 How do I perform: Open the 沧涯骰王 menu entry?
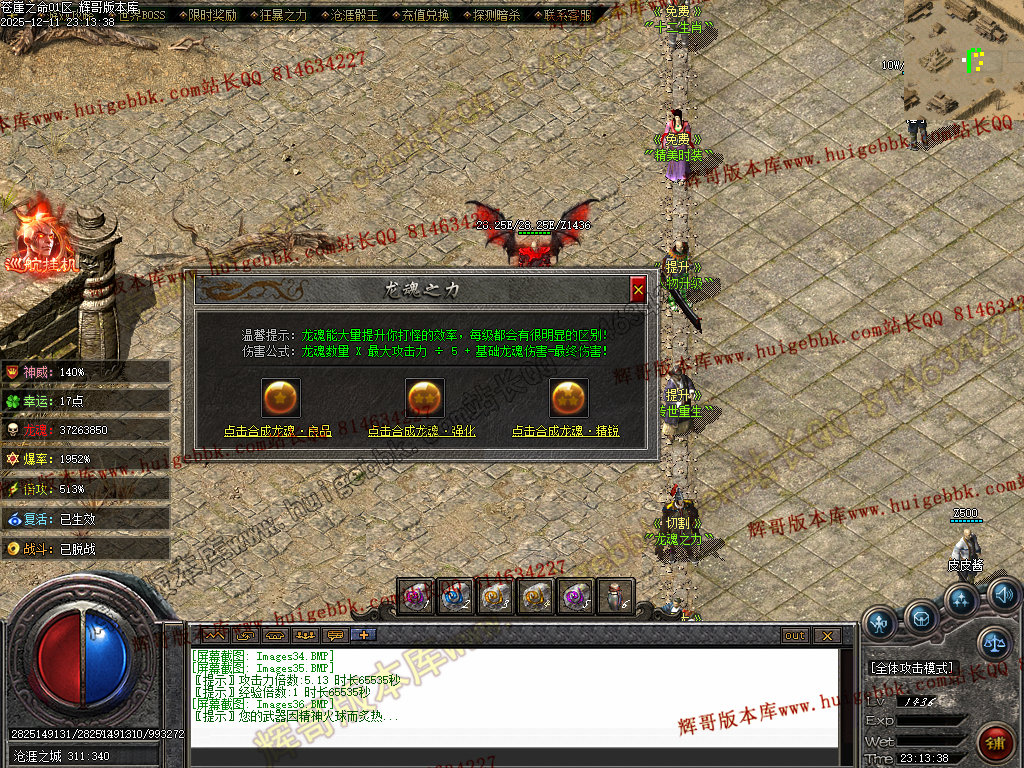pos(354,16)
